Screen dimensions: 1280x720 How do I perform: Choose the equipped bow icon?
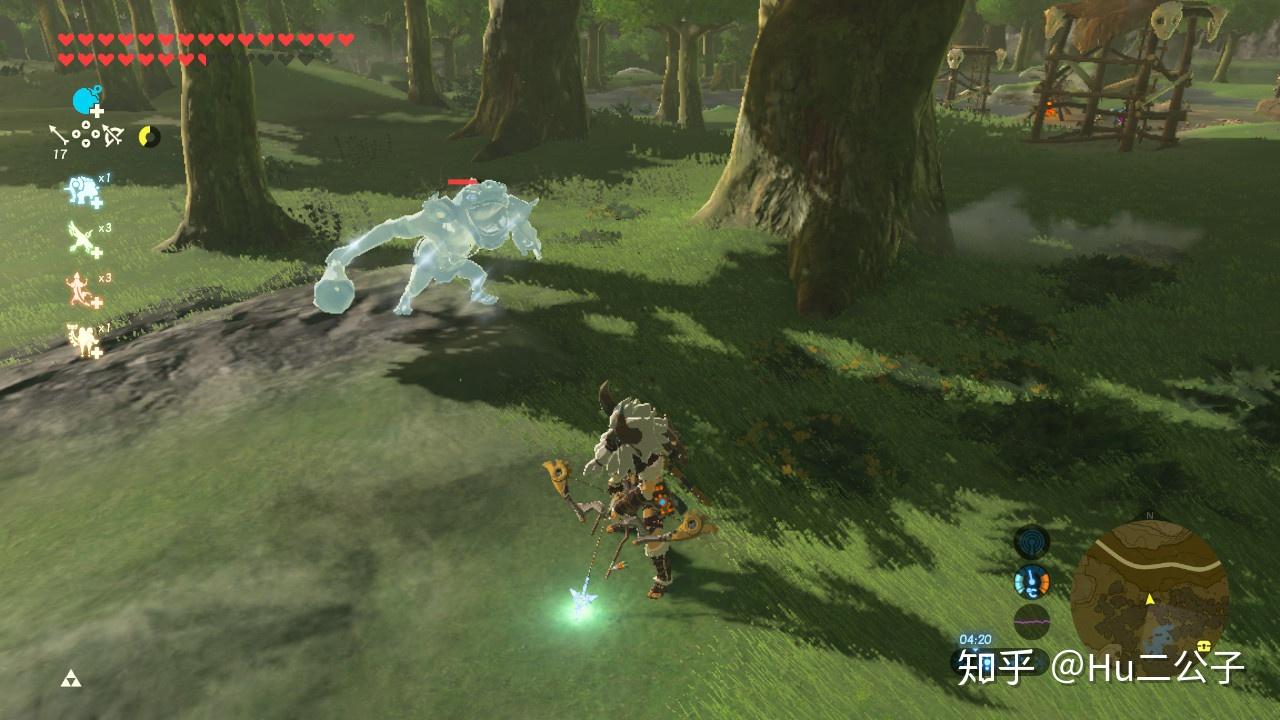tap(113, 134)
